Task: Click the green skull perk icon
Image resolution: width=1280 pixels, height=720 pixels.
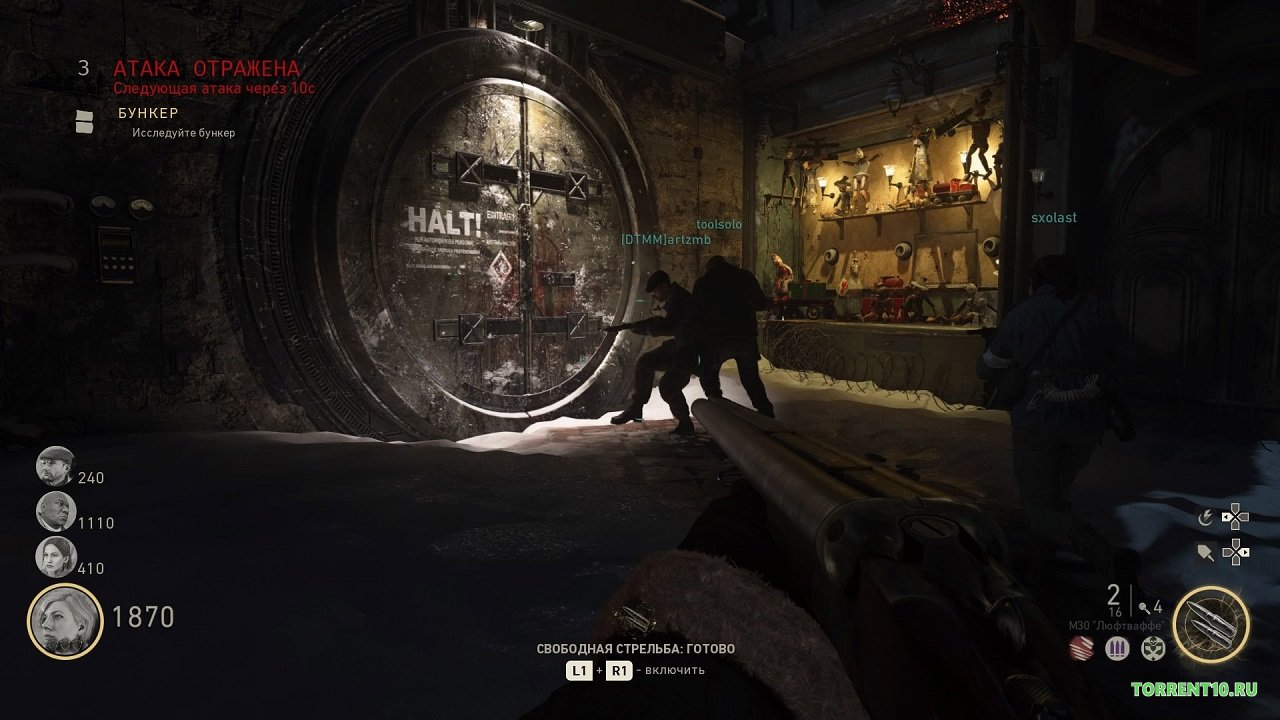Action: click(1153, 648)
